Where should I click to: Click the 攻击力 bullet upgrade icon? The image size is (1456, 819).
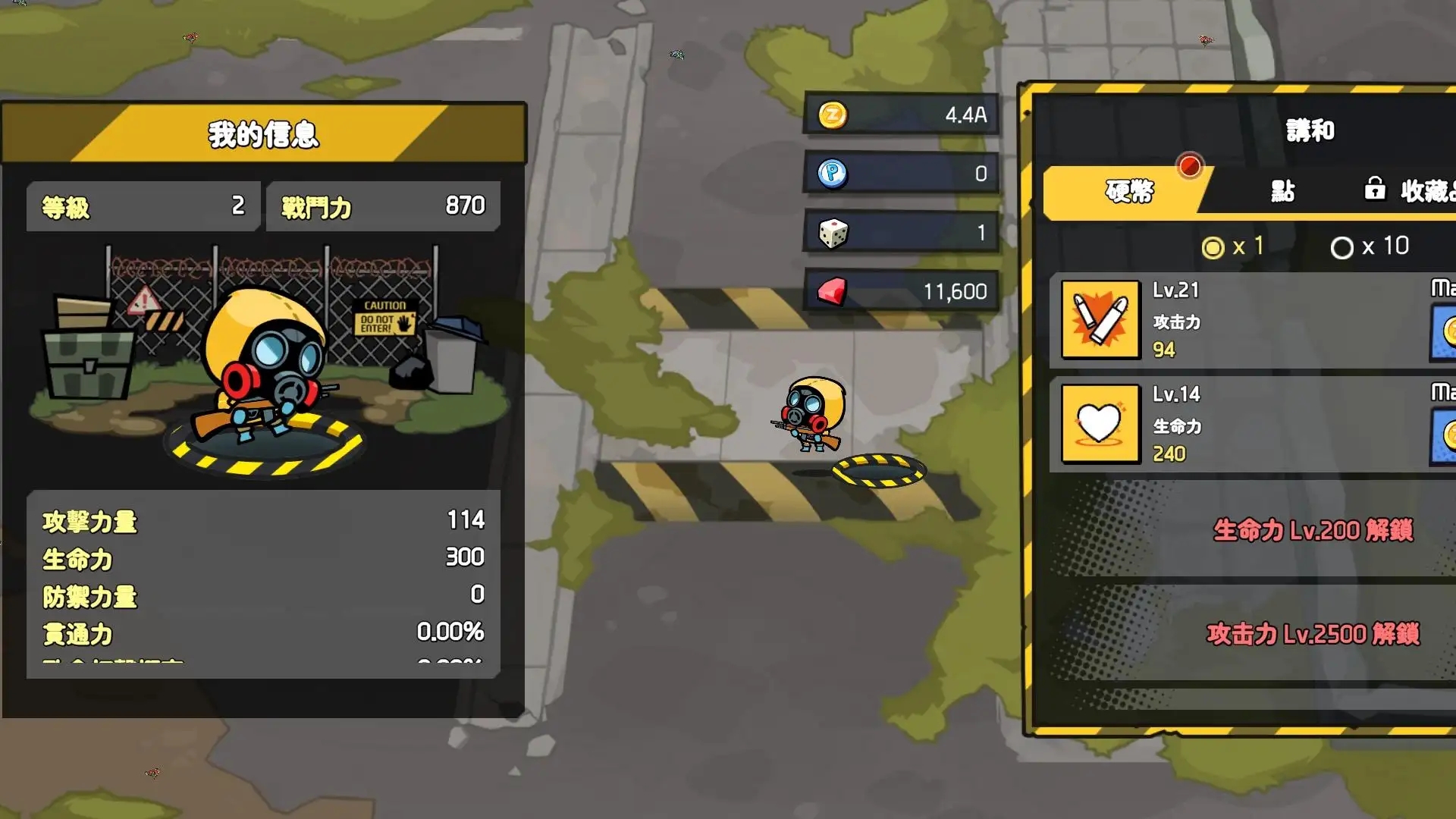point(1100,319)
